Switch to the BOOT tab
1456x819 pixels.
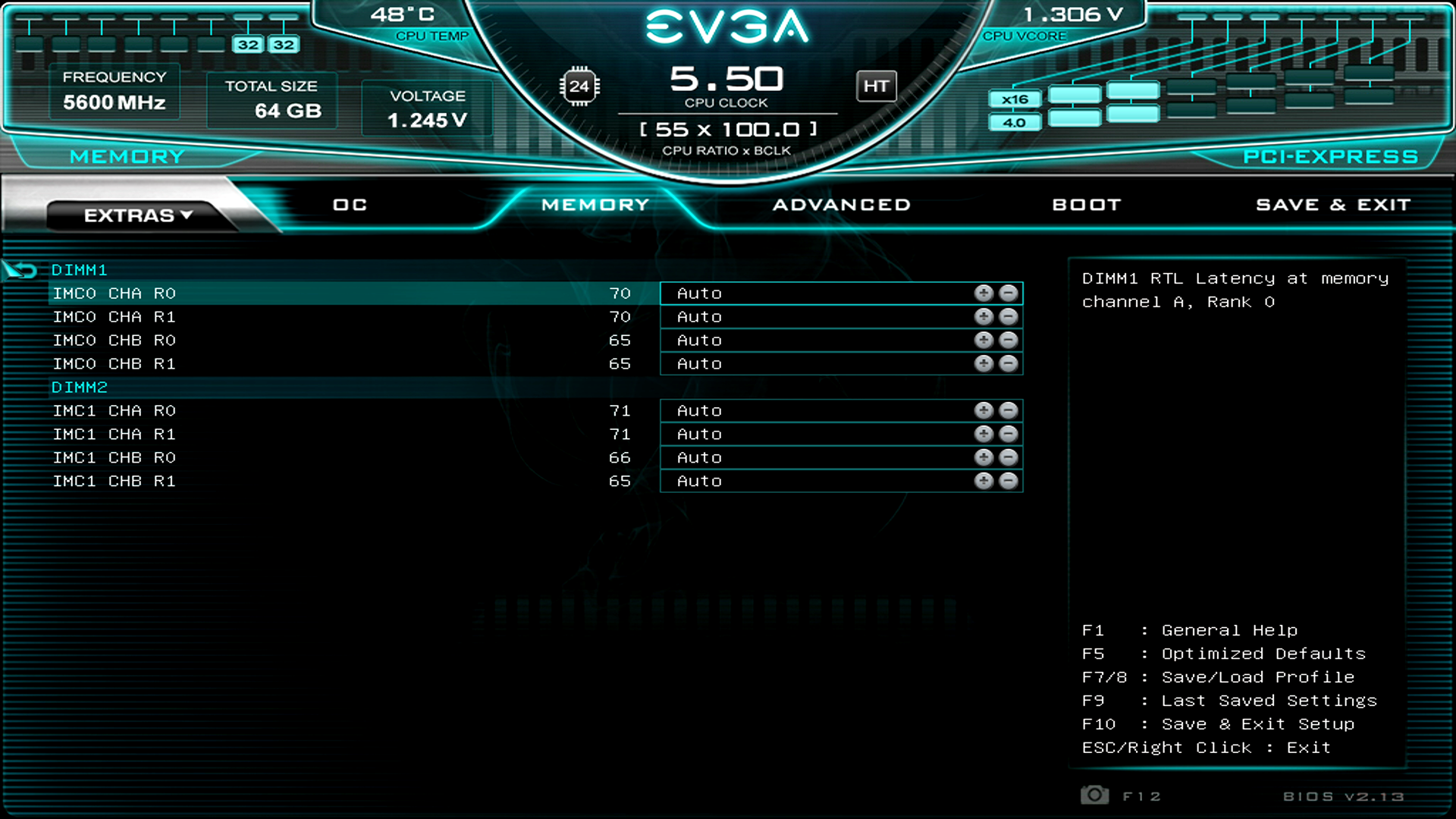click(x=1086, y=204)
